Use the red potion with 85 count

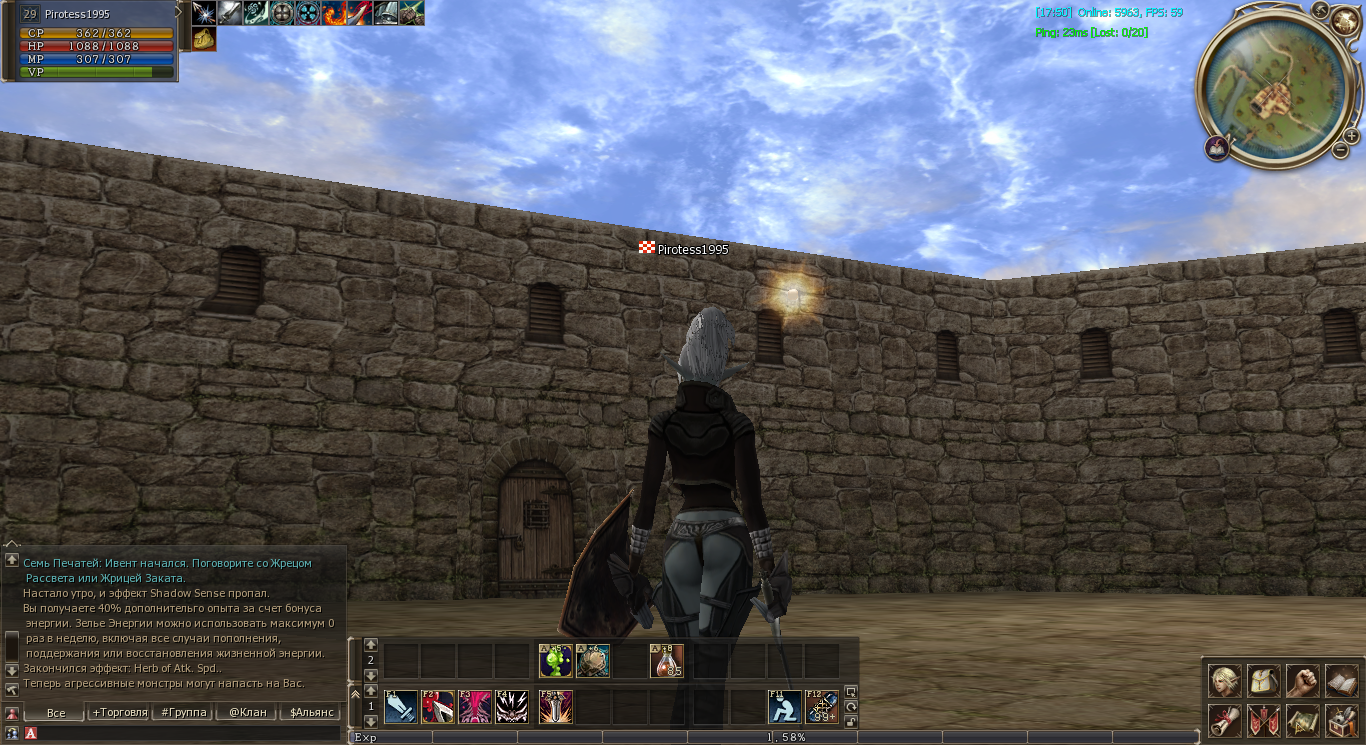(667, 661)
